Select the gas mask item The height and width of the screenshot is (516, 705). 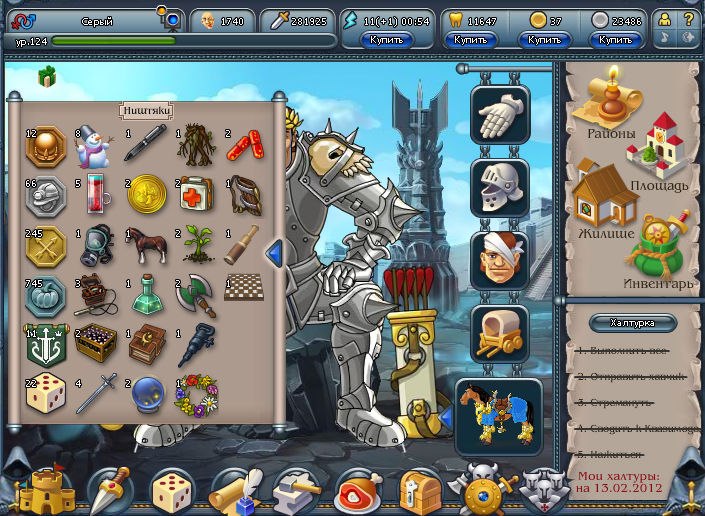[94, 245]
